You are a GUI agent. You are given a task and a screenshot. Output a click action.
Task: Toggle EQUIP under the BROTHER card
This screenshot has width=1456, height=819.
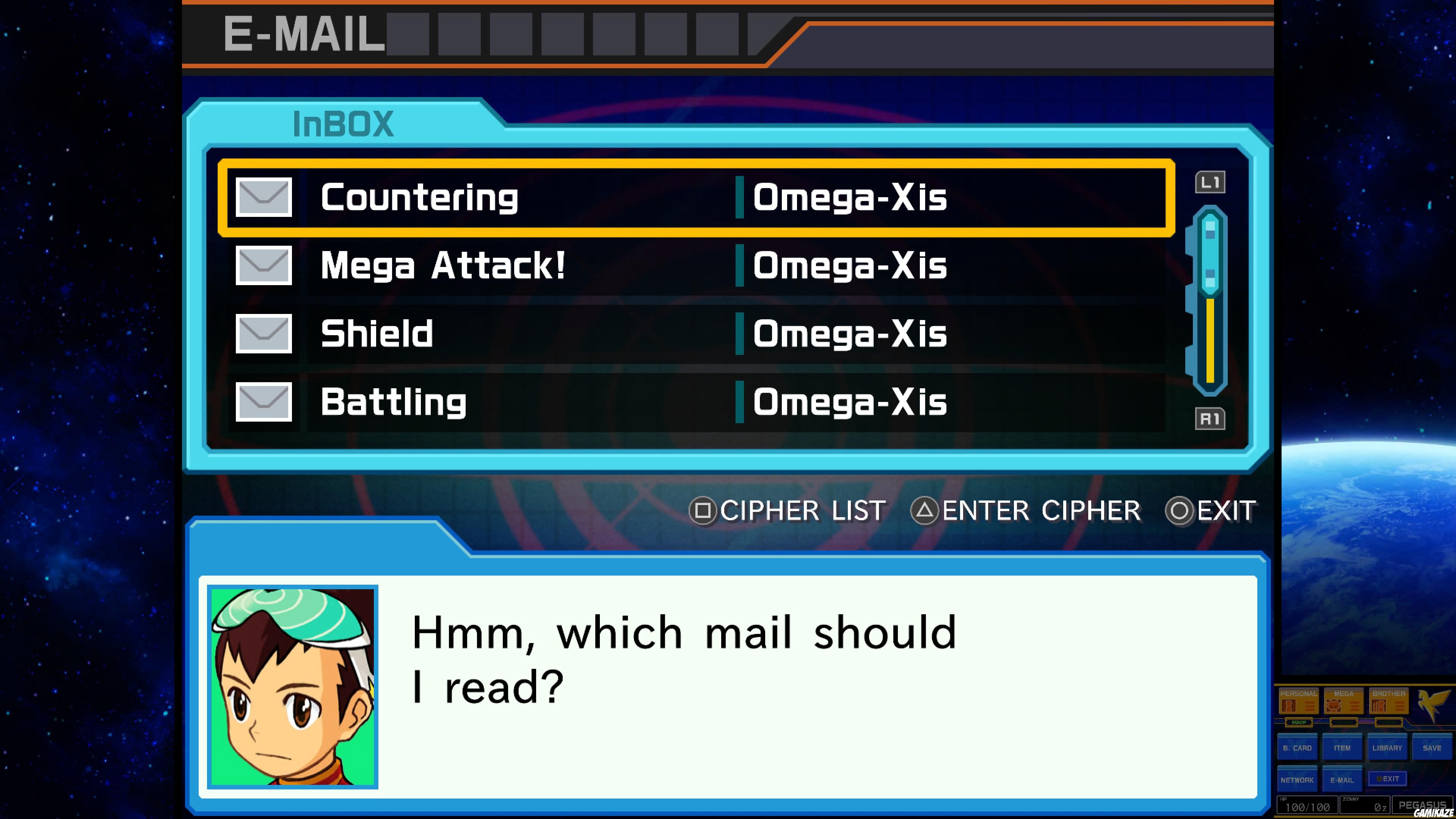pos(1389,723)
